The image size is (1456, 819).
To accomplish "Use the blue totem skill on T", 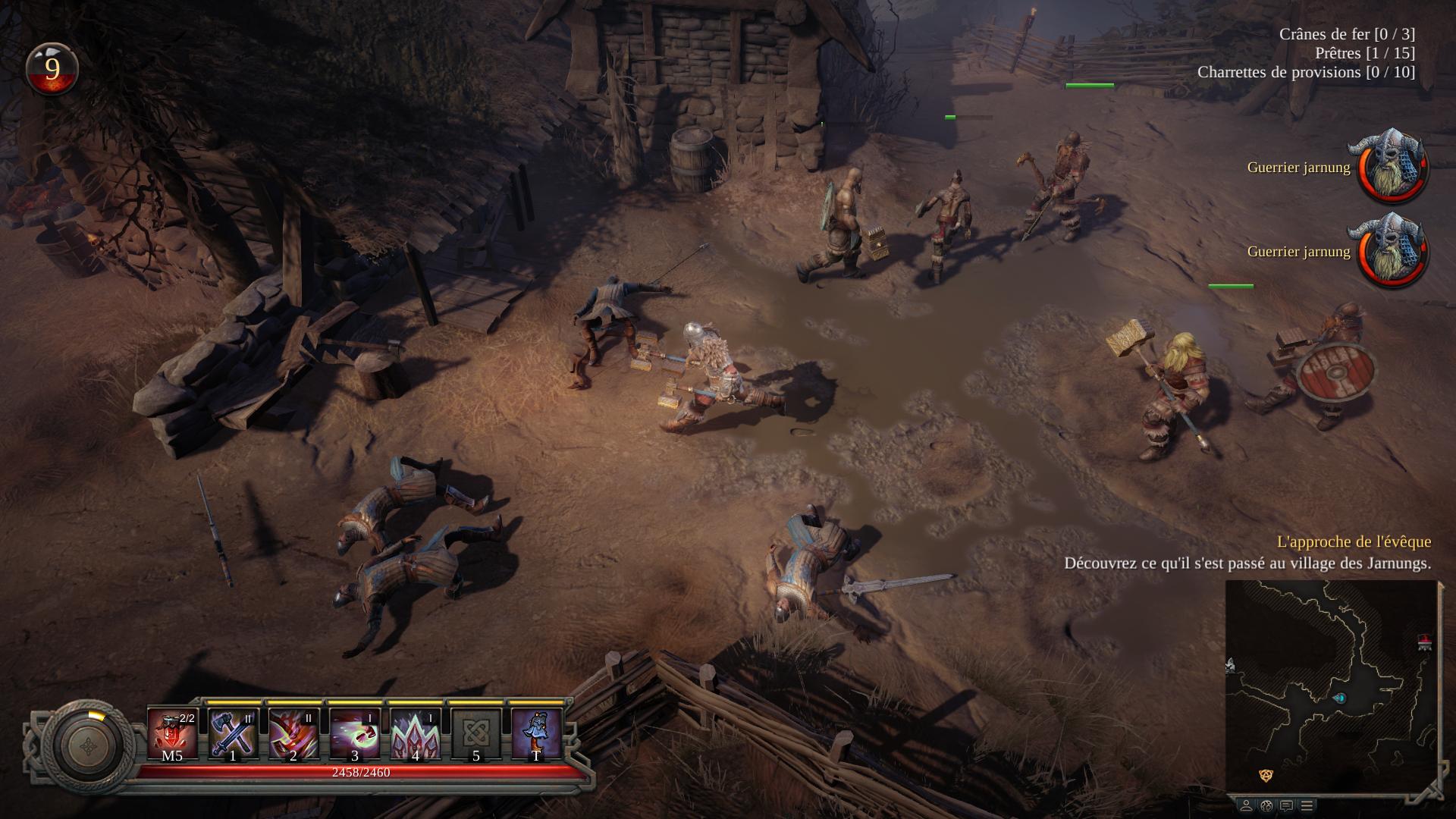I will (536, 733).
